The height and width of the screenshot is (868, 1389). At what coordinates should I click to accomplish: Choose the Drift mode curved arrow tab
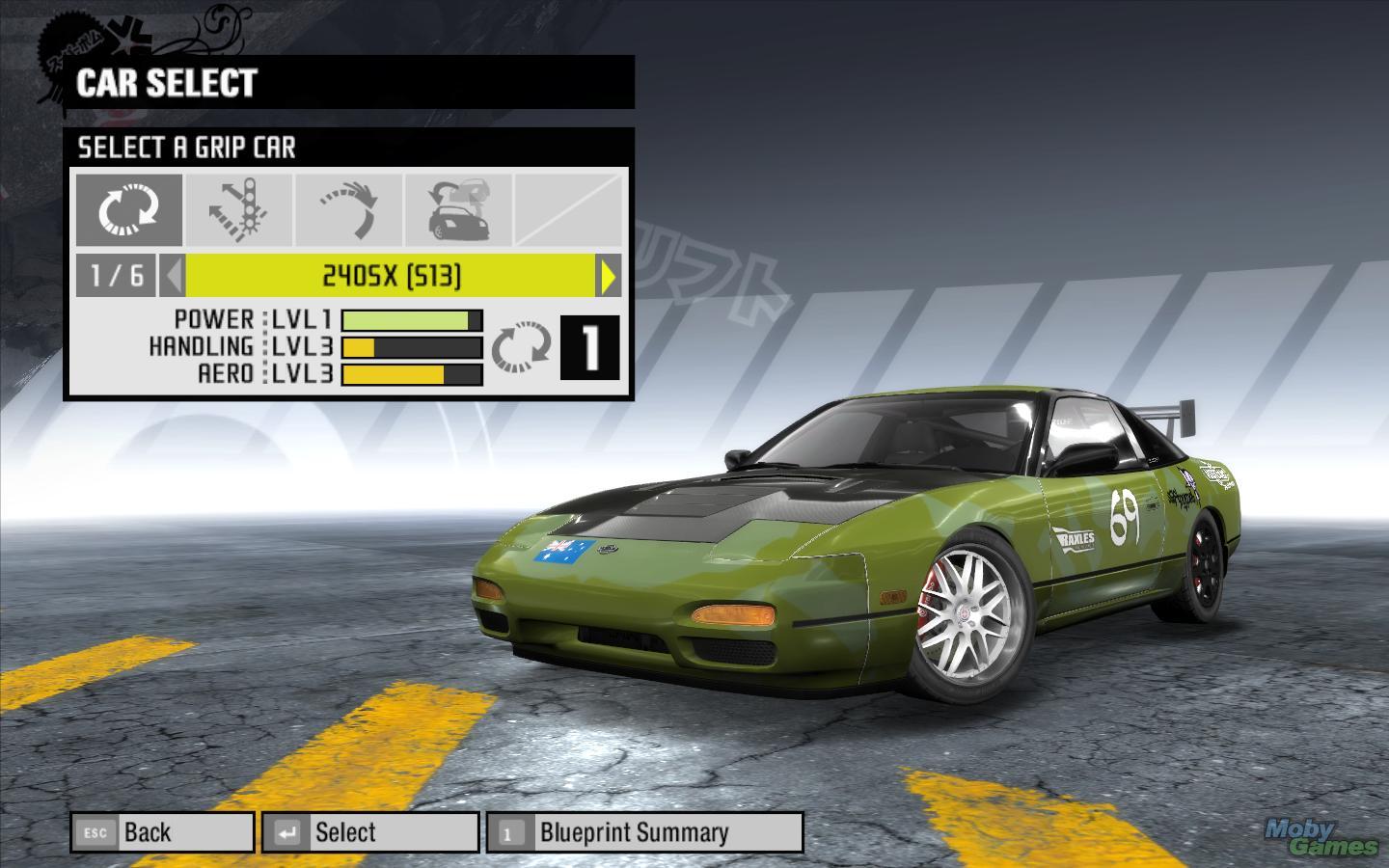coord(349,209)
